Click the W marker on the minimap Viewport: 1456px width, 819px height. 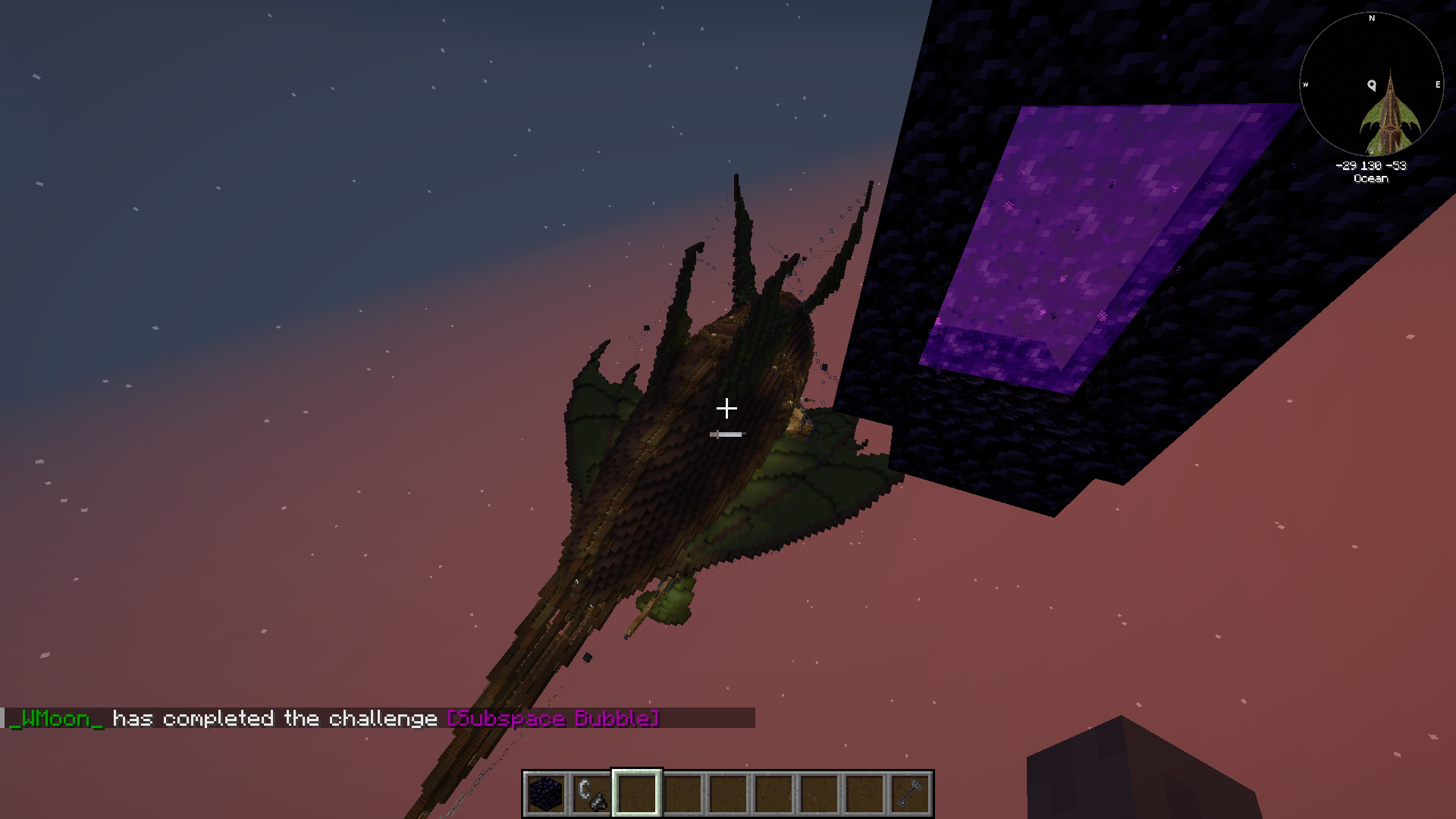(1306, 85)
